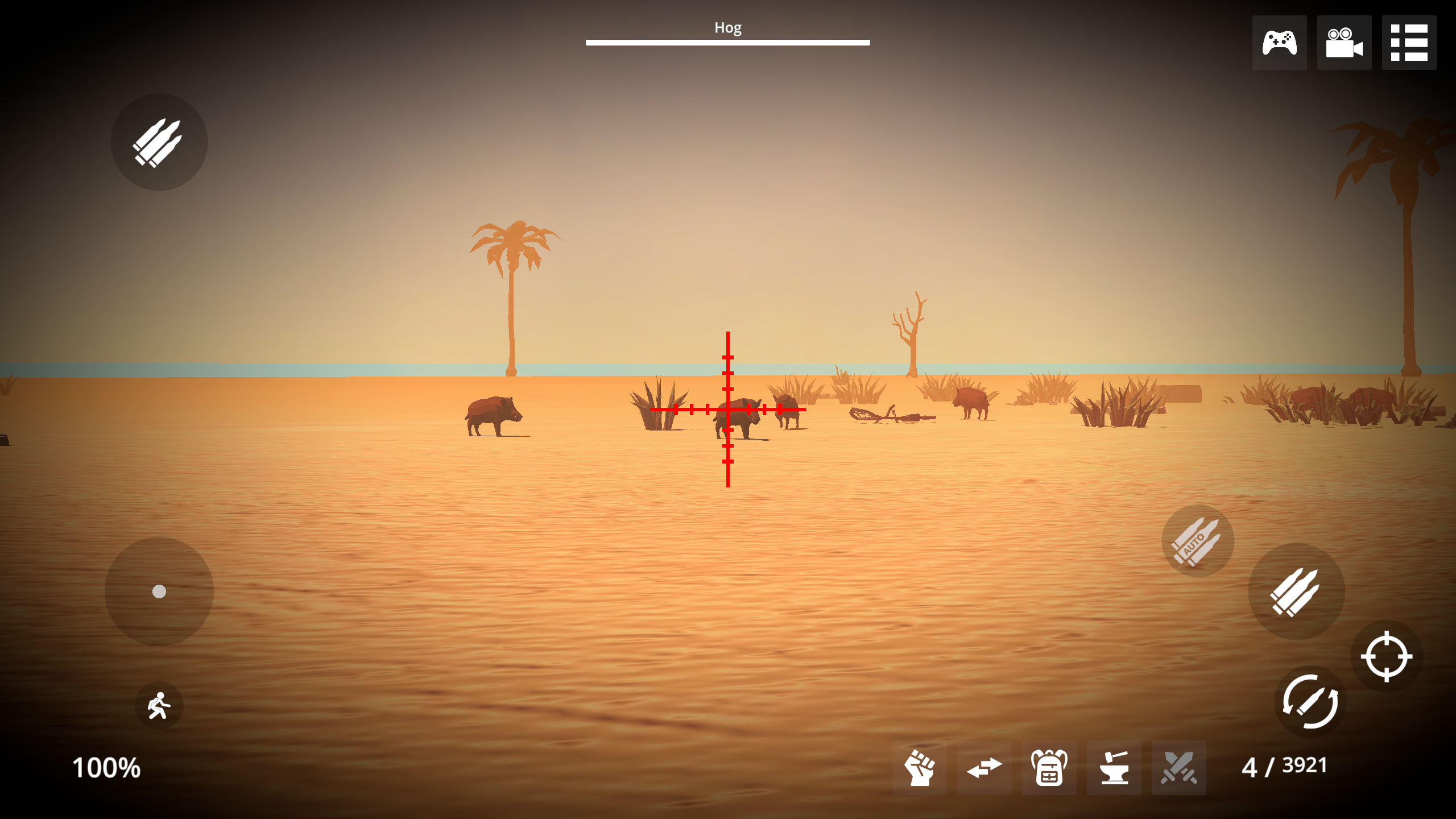Tap the Hog name label

coord(727,27)
